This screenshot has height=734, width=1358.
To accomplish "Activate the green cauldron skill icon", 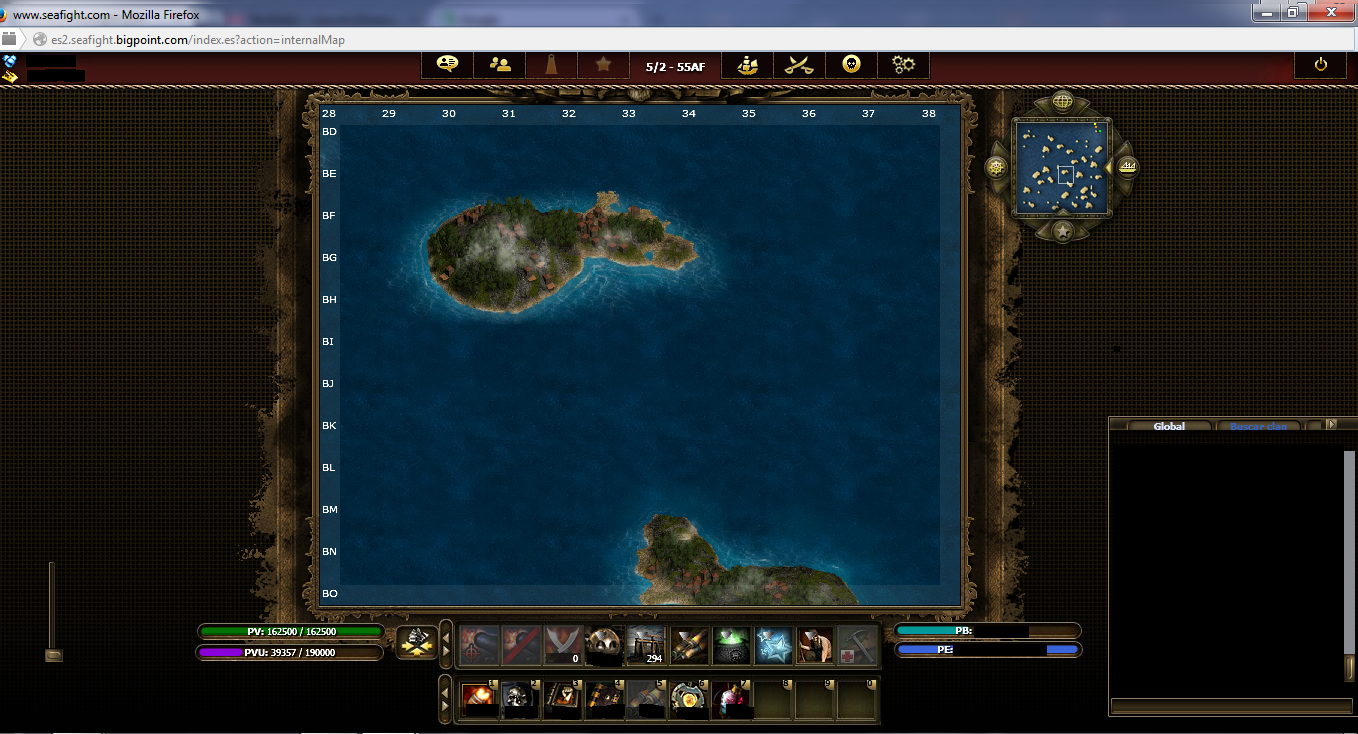I will pyautogui.click(x=730, y=645).
